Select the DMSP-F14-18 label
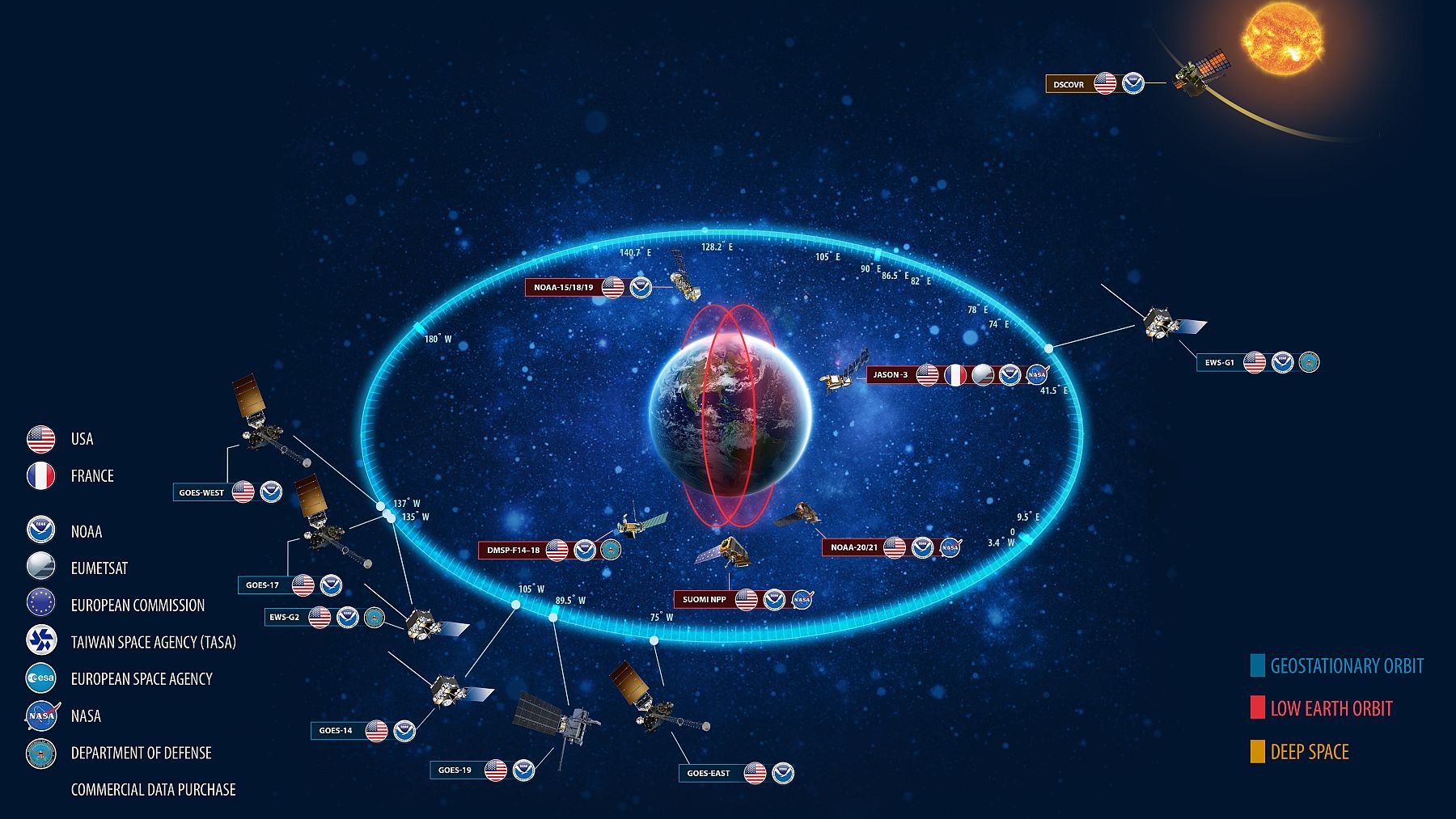This screenshot has width=1456, height=819. (513, 551)
